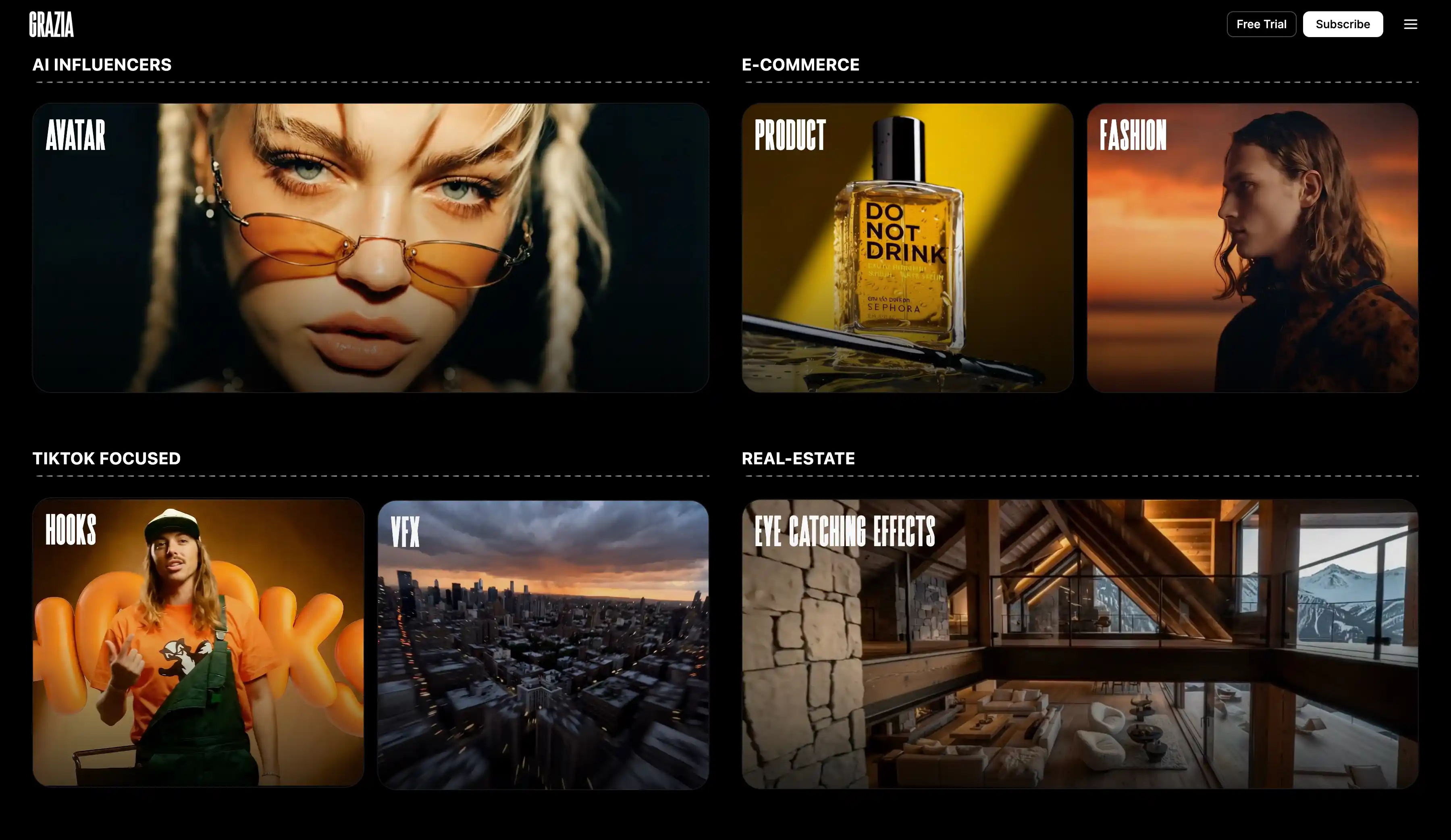View the VFX cityscape card
This screenshot has width=1451, height=840.
[543, 645]
